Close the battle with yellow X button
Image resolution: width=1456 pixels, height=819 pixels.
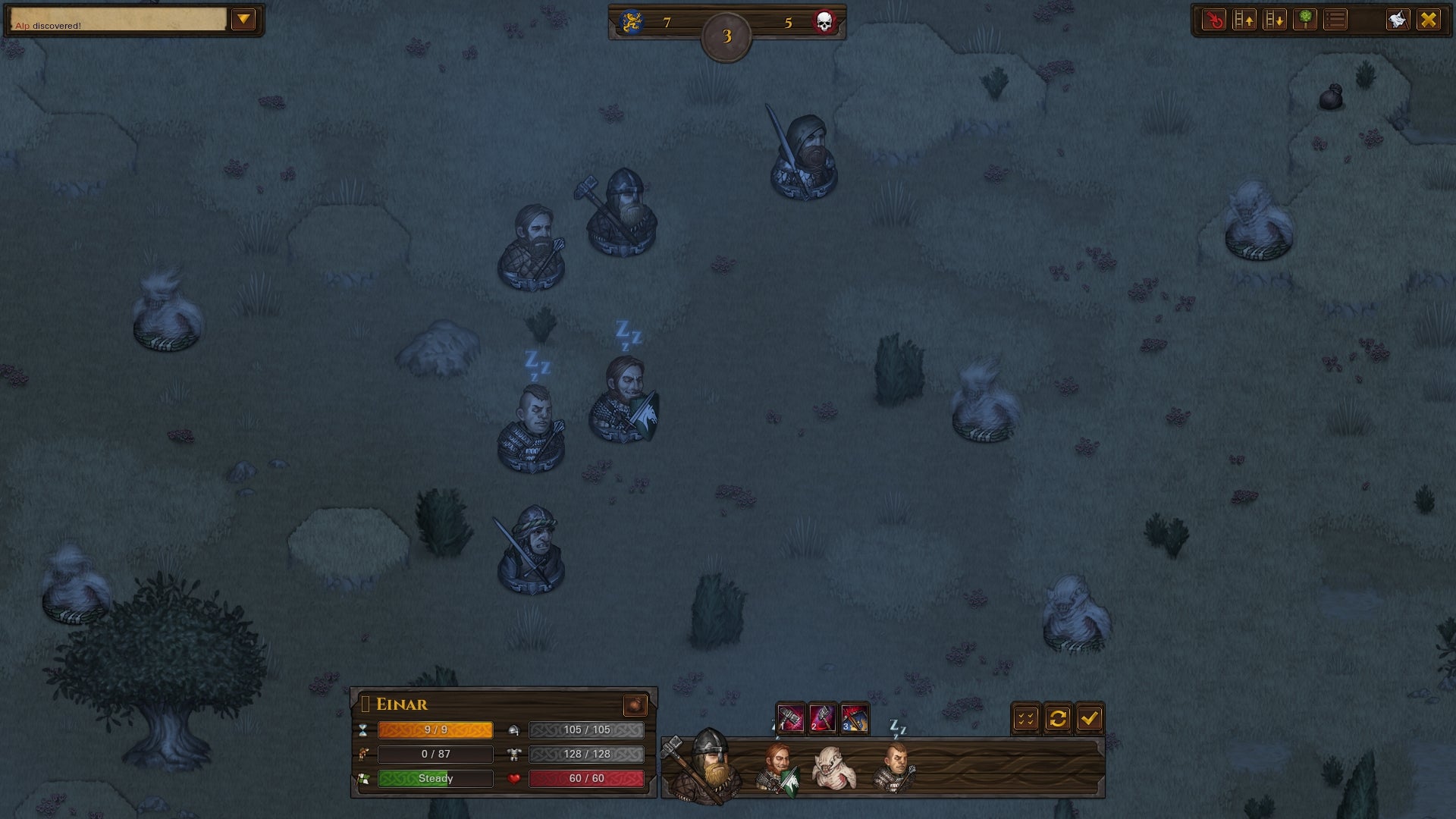click(1429, 20)
